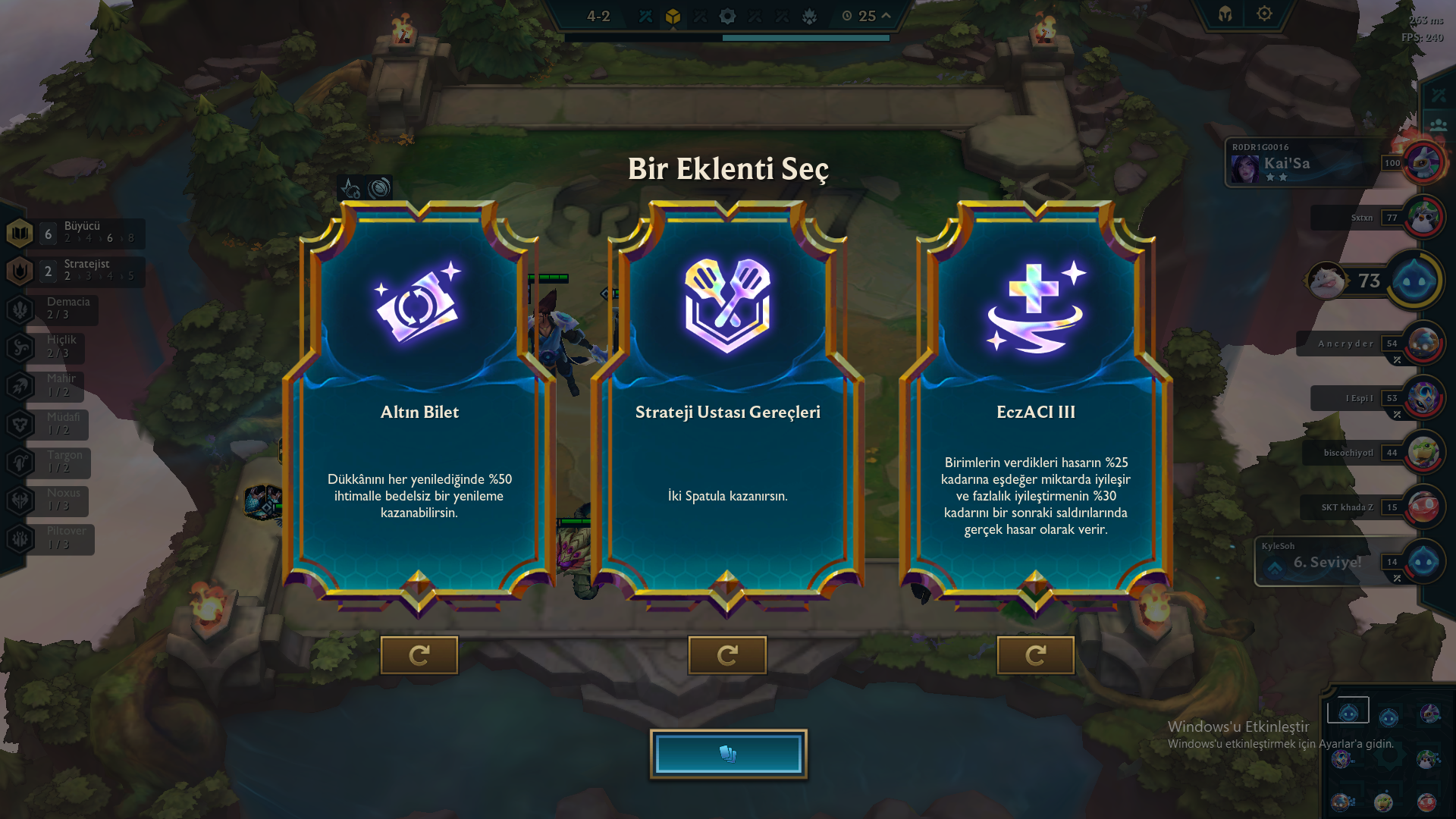This screenshot has height=819, width=1456.
Task: Select the Büyücü trait icon on the left
Action: pyautogui.click(x=19, y=231)
